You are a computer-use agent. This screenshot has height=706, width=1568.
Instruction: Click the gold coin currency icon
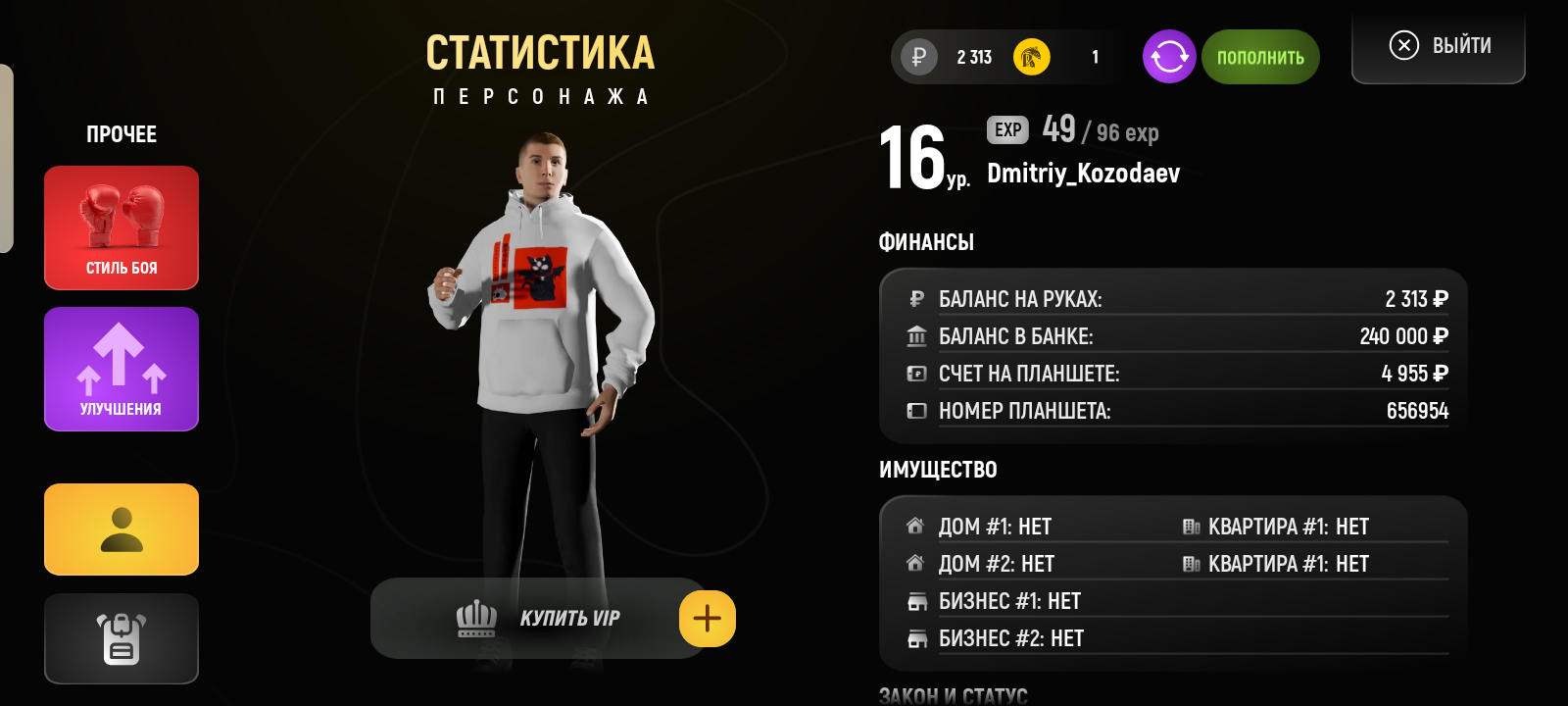point(1029,56)
